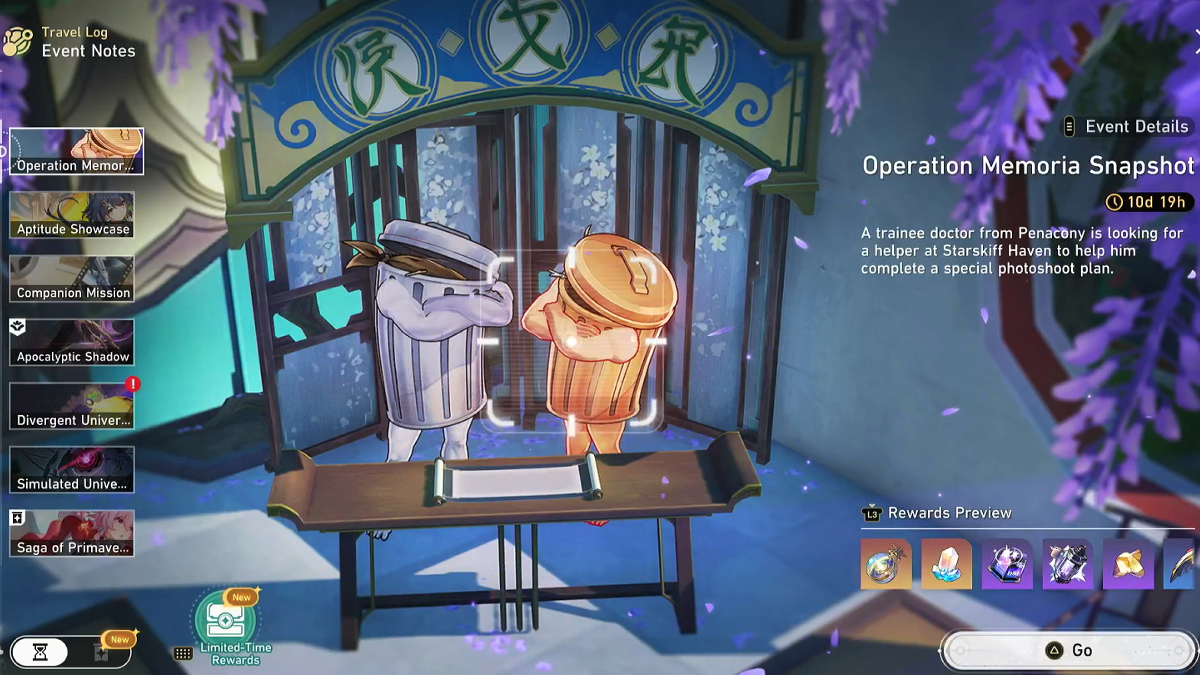Inspect the purple book reward icon
Screen dimensions: 1200x675
point(1007,564)
